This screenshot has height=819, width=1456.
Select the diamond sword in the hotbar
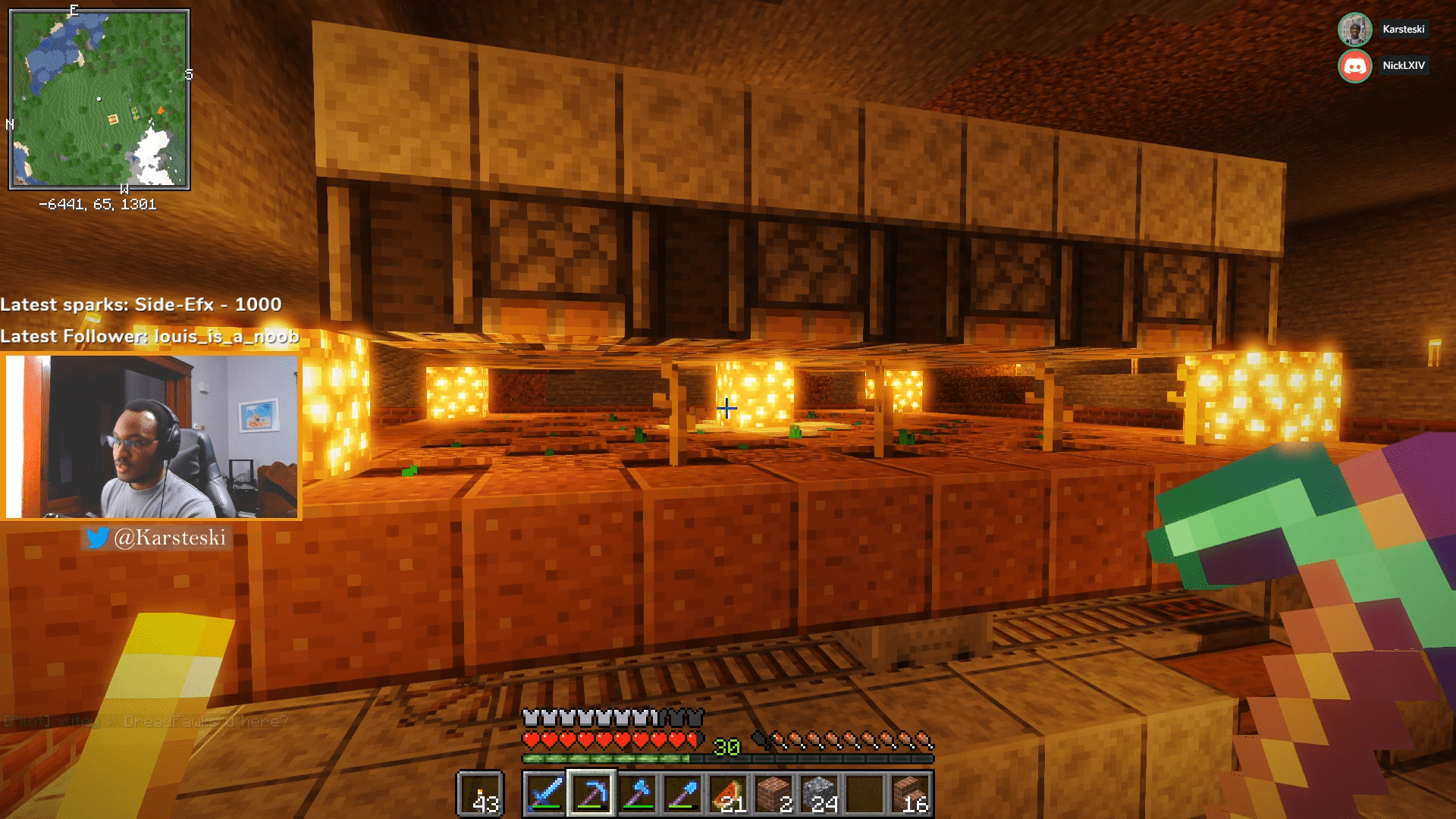click(544, 795)
